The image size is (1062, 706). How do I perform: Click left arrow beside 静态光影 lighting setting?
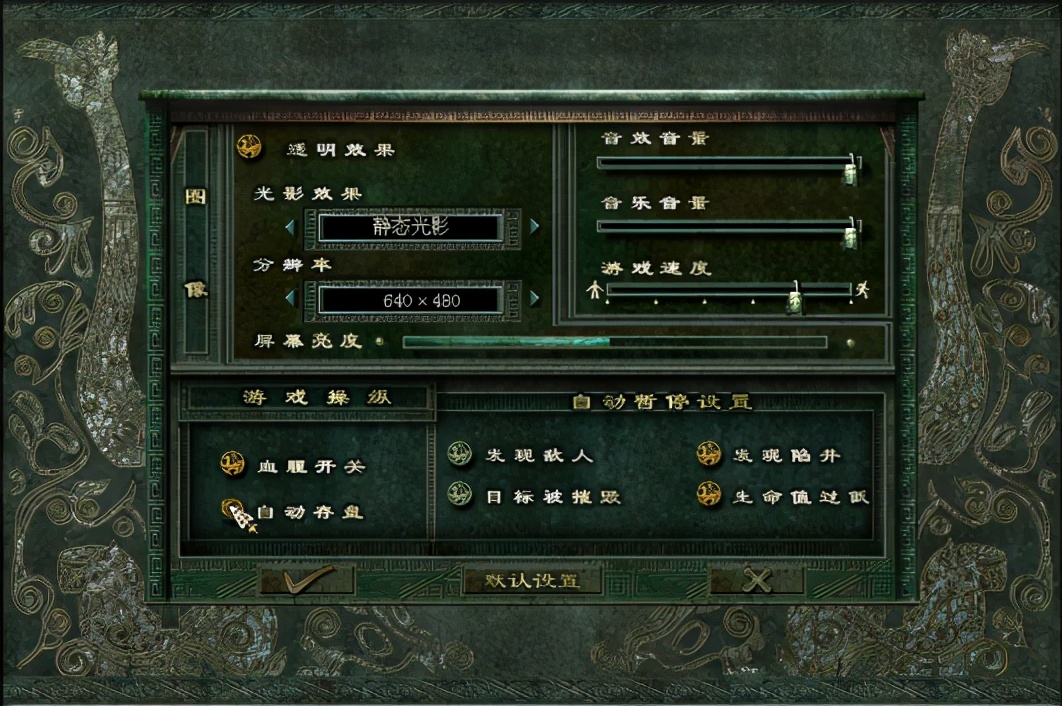(x=290, y=227)
